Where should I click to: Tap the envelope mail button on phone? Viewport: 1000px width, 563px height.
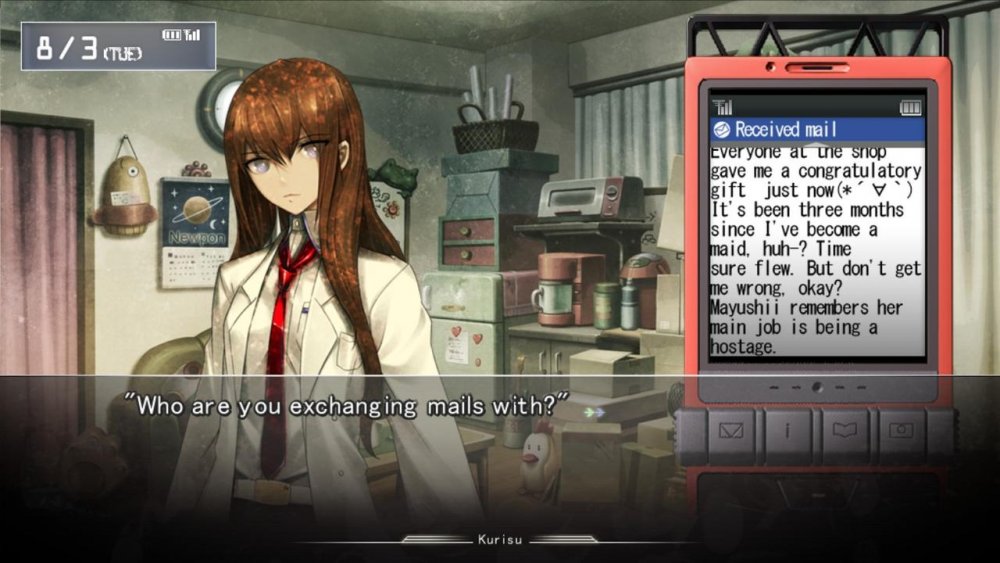[732, 431]
